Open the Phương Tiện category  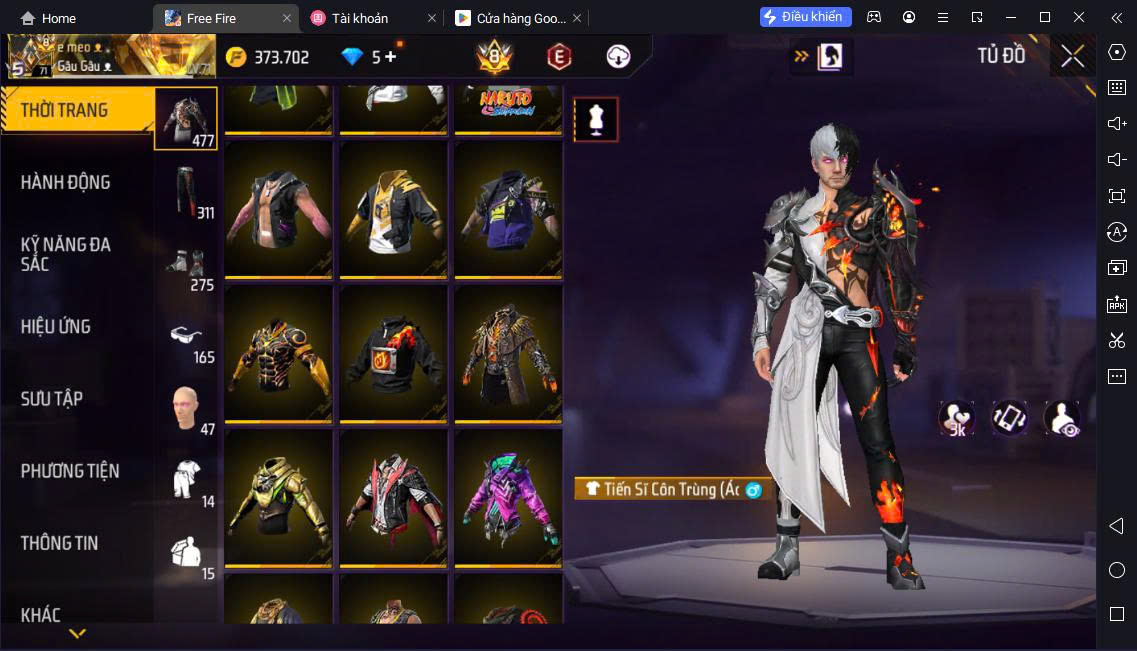[x=70, y=471]
